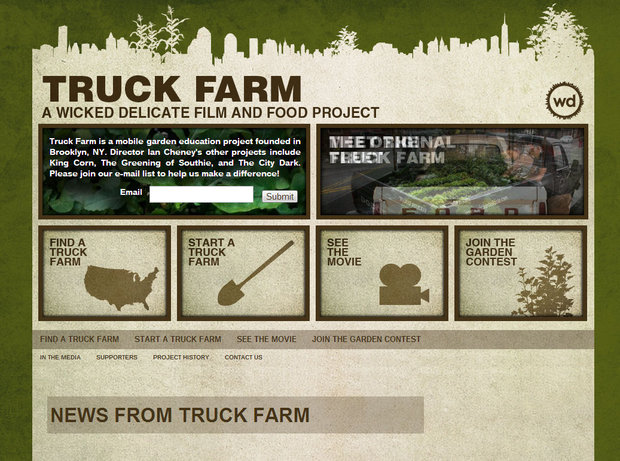Select the See the Movie camera tile
This screenshot has height=461, width=620.
tap(382, 273)
